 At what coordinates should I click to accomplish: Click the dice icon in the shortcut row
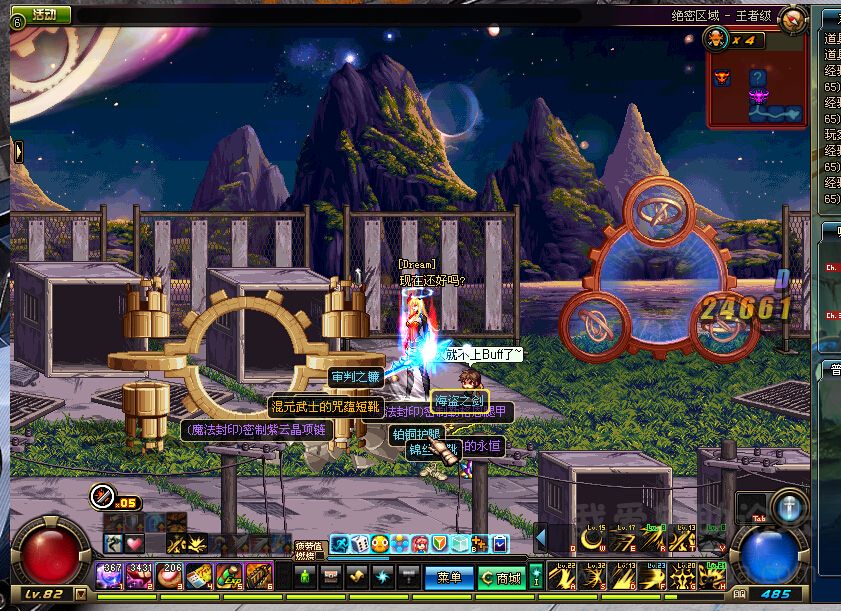359,544
